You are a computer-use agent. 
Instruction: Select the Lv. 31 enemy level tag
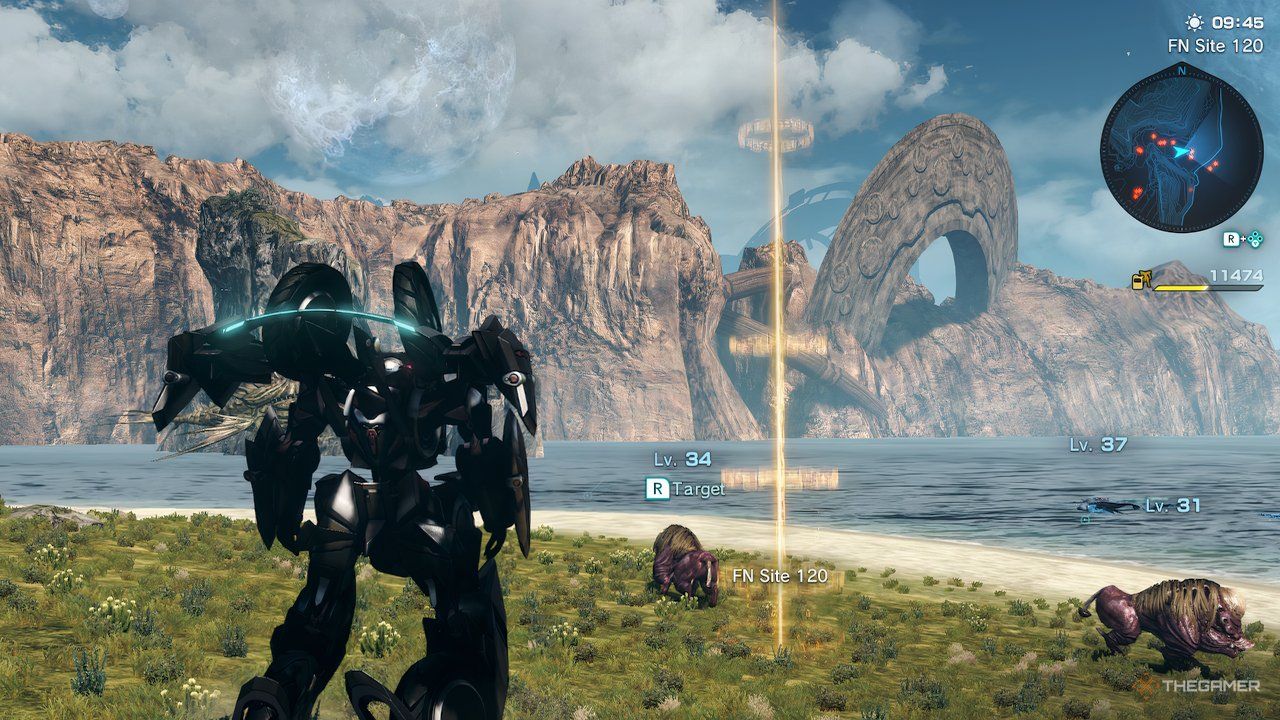click(1173, 506)
